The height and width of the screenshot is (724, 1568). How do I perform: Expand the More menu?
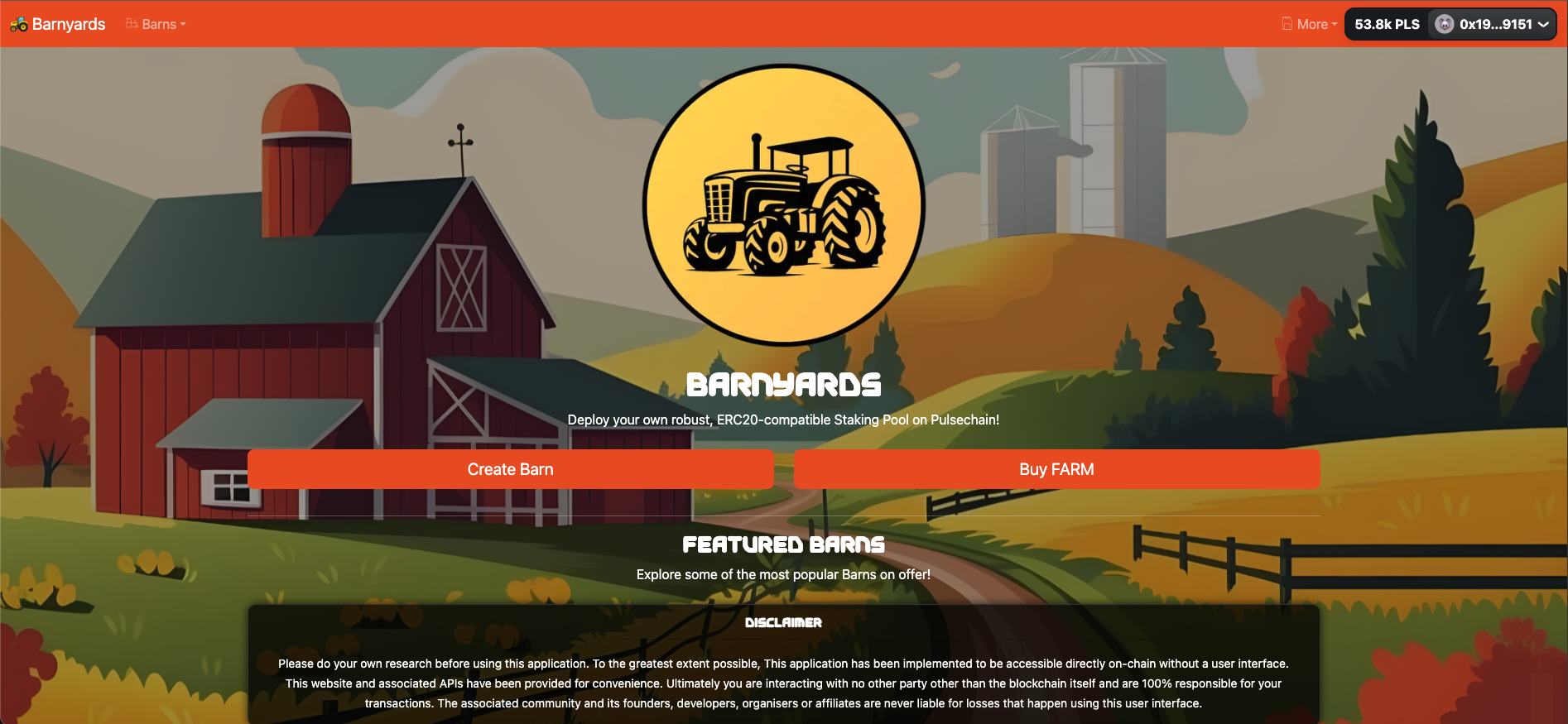1310,25
